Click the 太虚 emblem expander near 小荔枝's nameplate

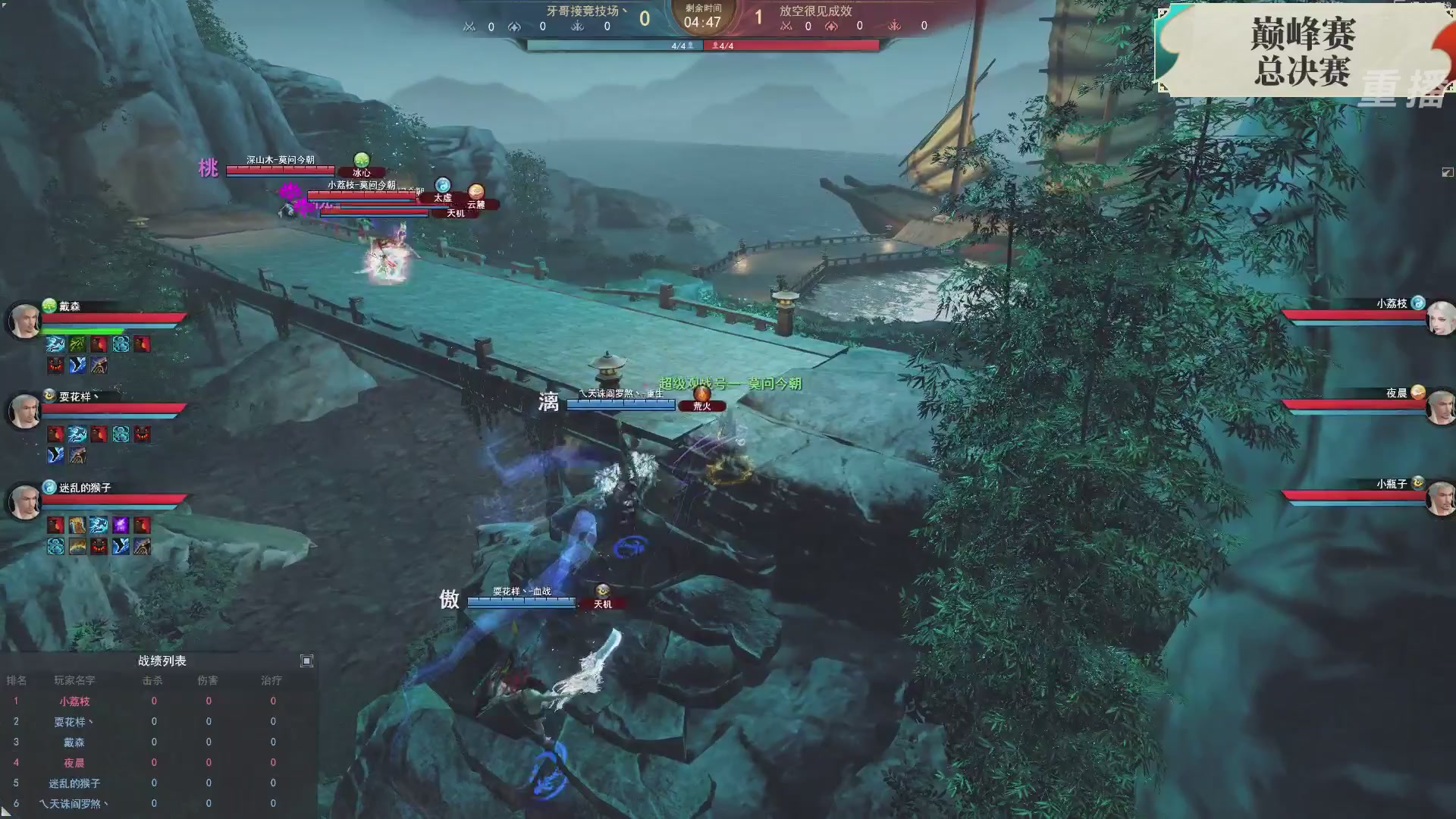(x=441, y=185)
